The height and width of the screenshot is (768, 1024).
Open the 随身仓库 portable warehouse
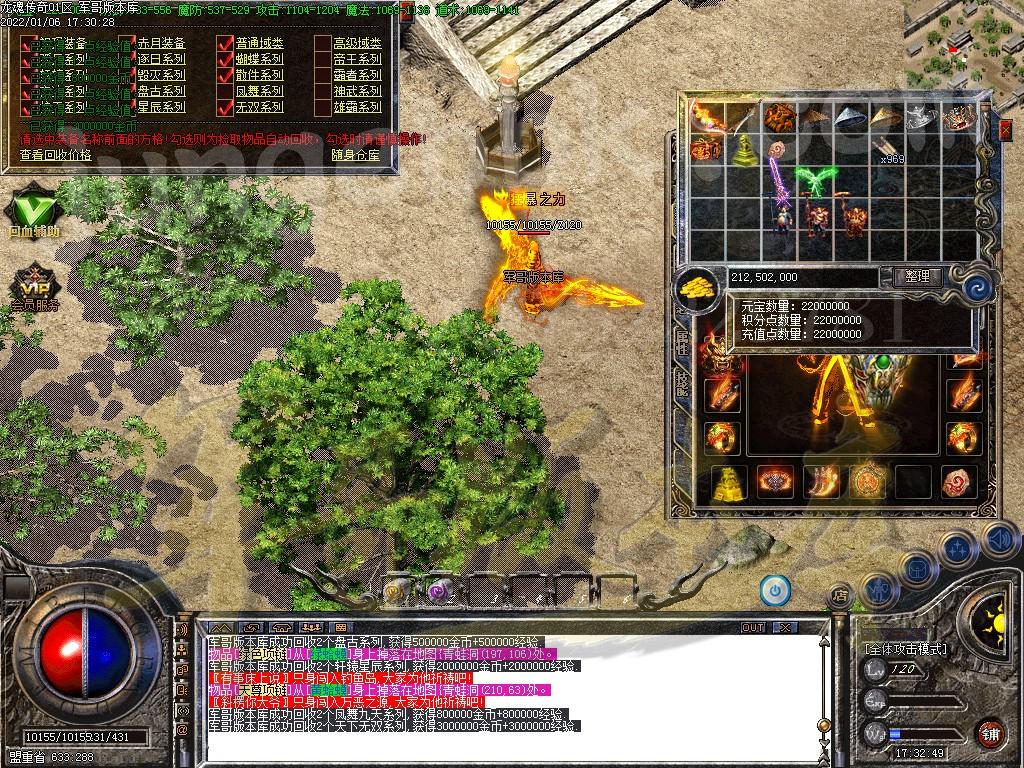pyautogui.click(x=355, y=155)
